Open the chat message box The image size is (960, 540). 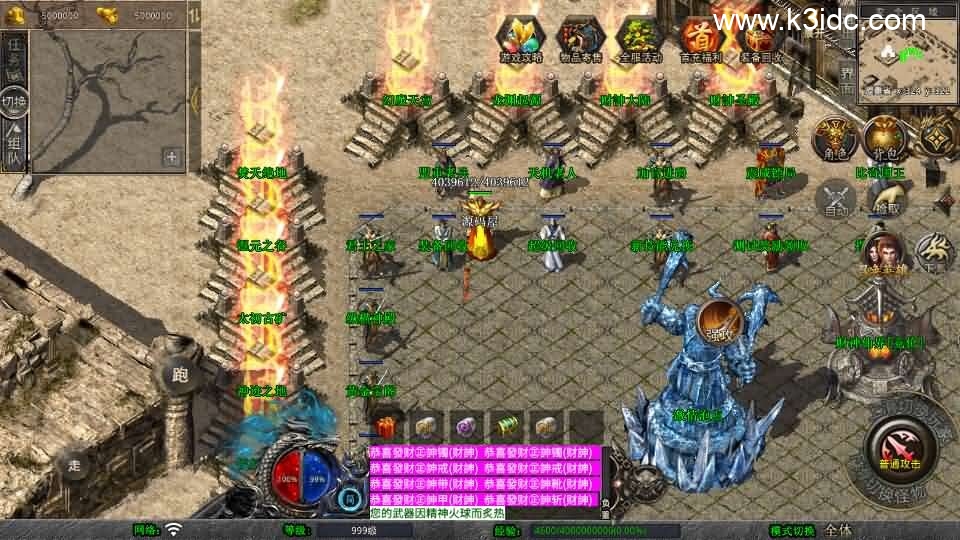point(487,481)
